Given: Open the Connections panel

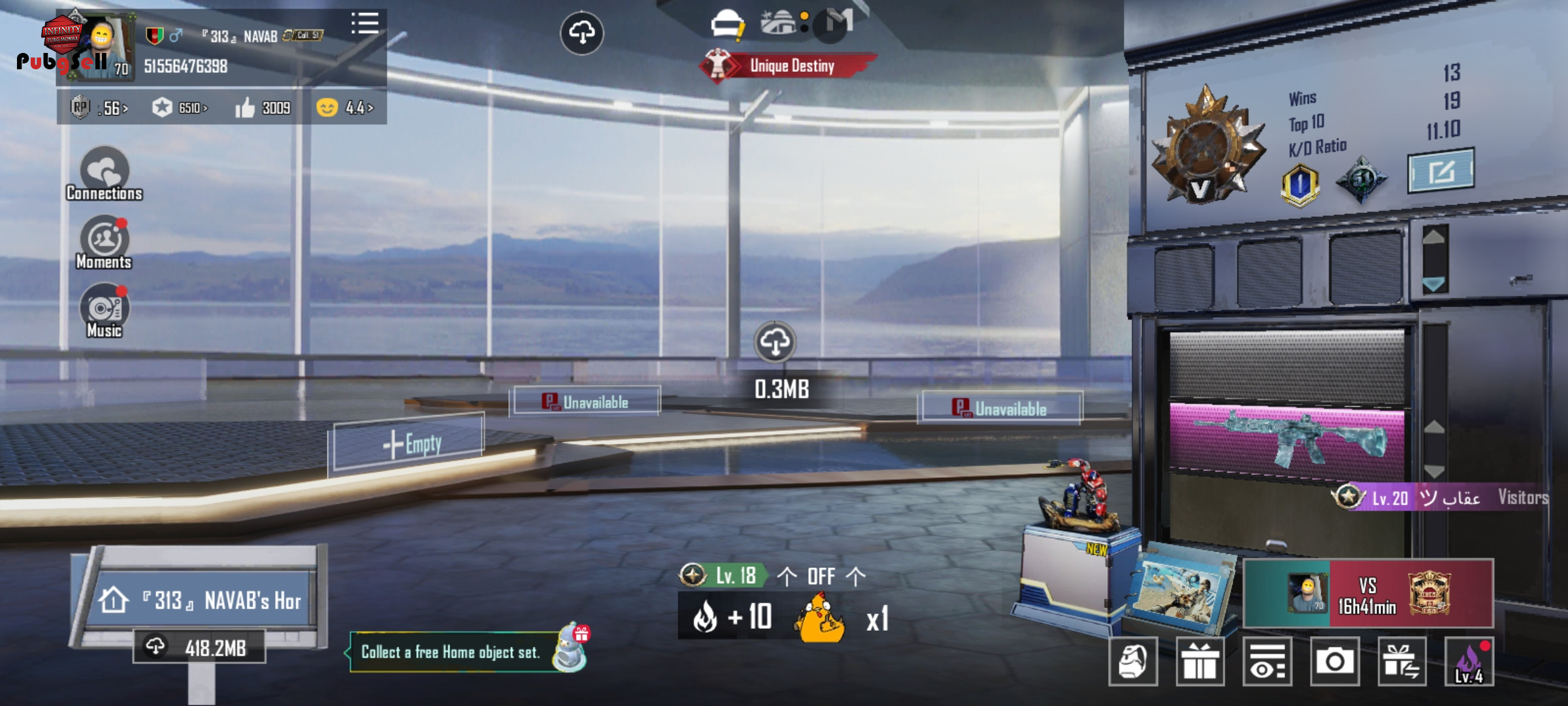Looking at the screenshot, I should pos(105,173).
